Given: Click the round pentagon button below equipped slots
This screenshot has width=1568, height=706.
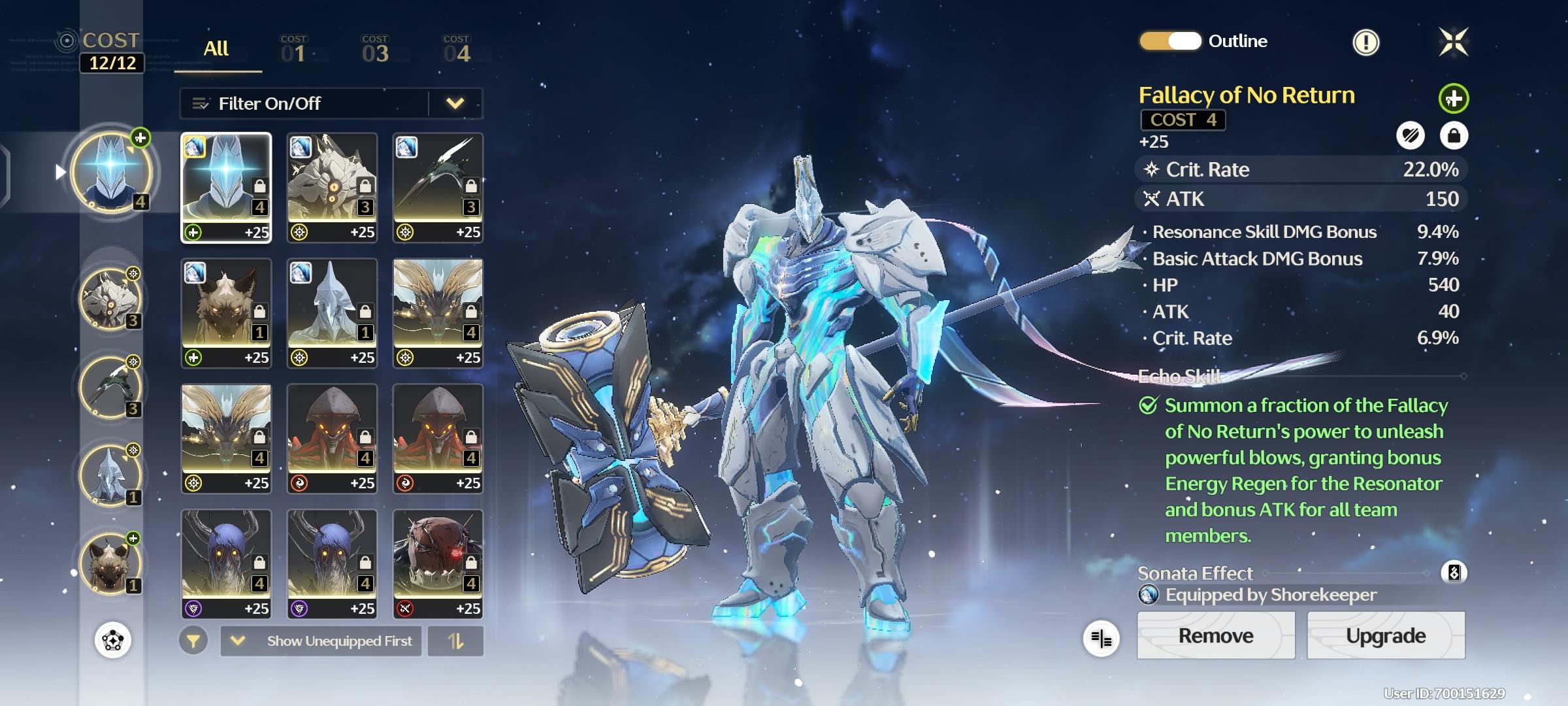Looking at the screenshot, I should (x=113, y=639).
